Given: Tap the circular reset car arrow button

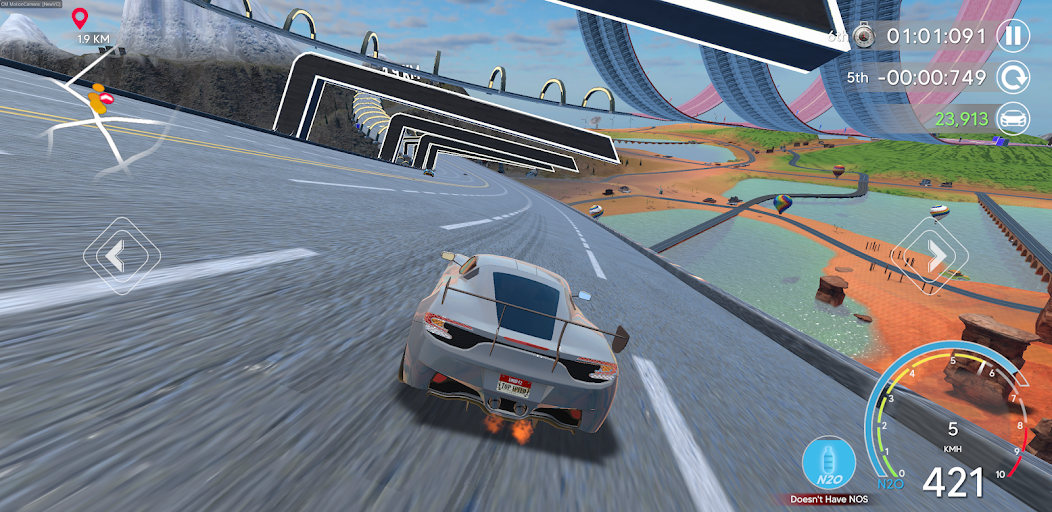Looking at the screenshot, I should tap(1014, 77).
